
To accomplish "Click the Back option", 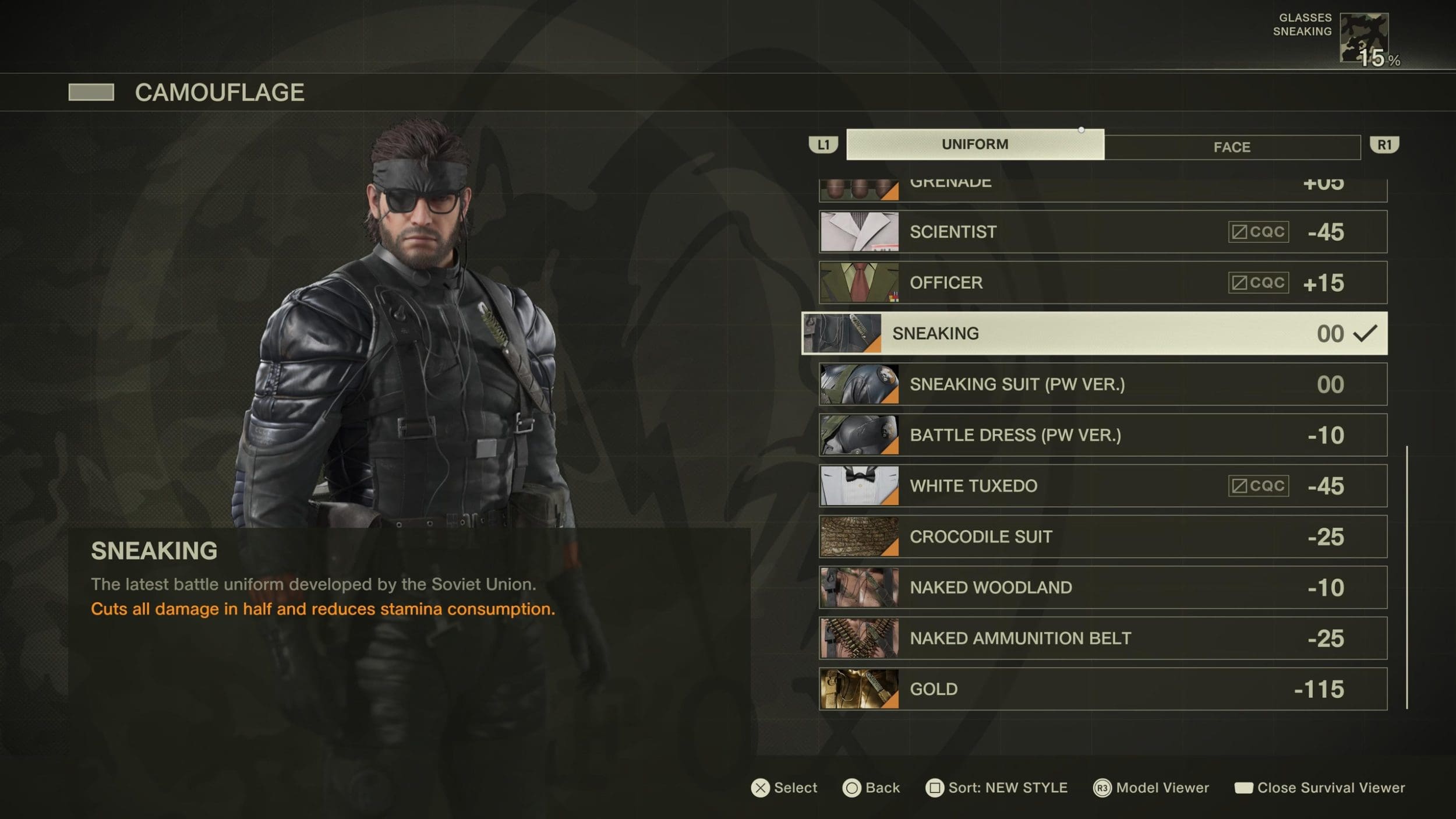I will coord(871,788).
